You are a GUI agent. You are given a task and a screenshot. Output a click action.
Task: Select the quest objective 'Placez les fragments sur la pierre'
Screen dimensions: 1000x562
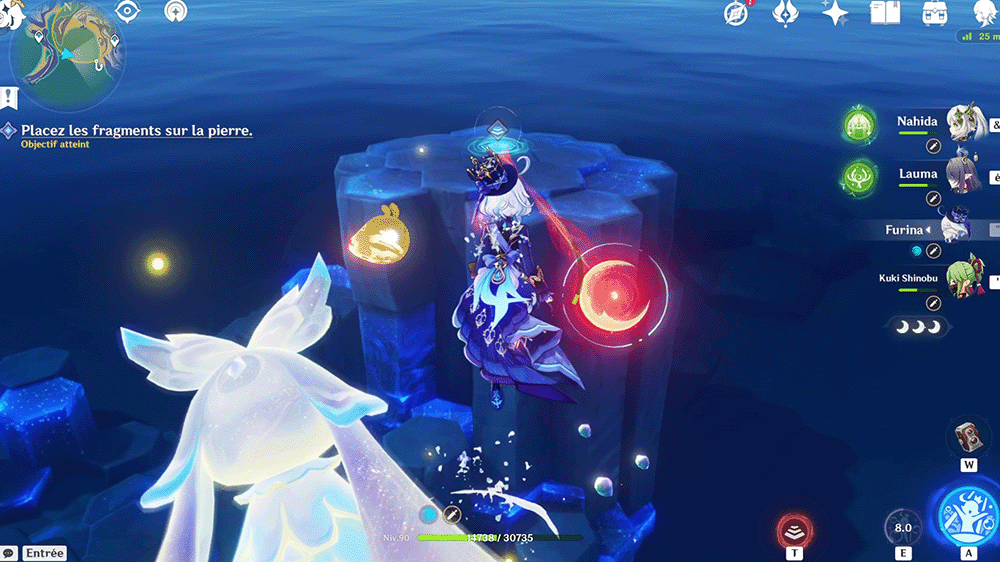pyautogui.click(x=136, y=130)
